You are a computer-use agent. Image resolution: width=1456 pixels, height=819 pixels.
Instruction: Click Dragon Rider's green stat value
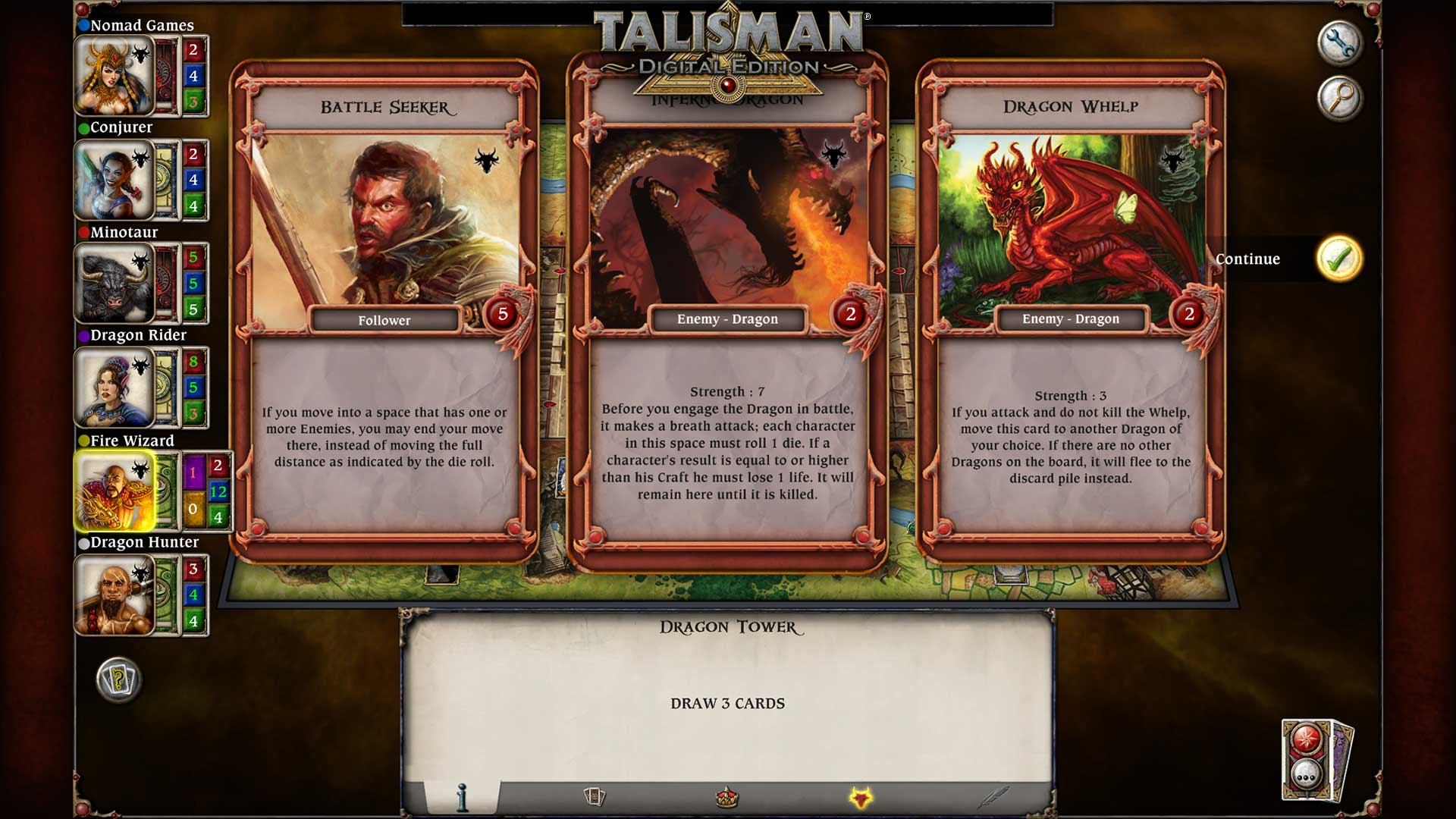[x=196, y=415]
